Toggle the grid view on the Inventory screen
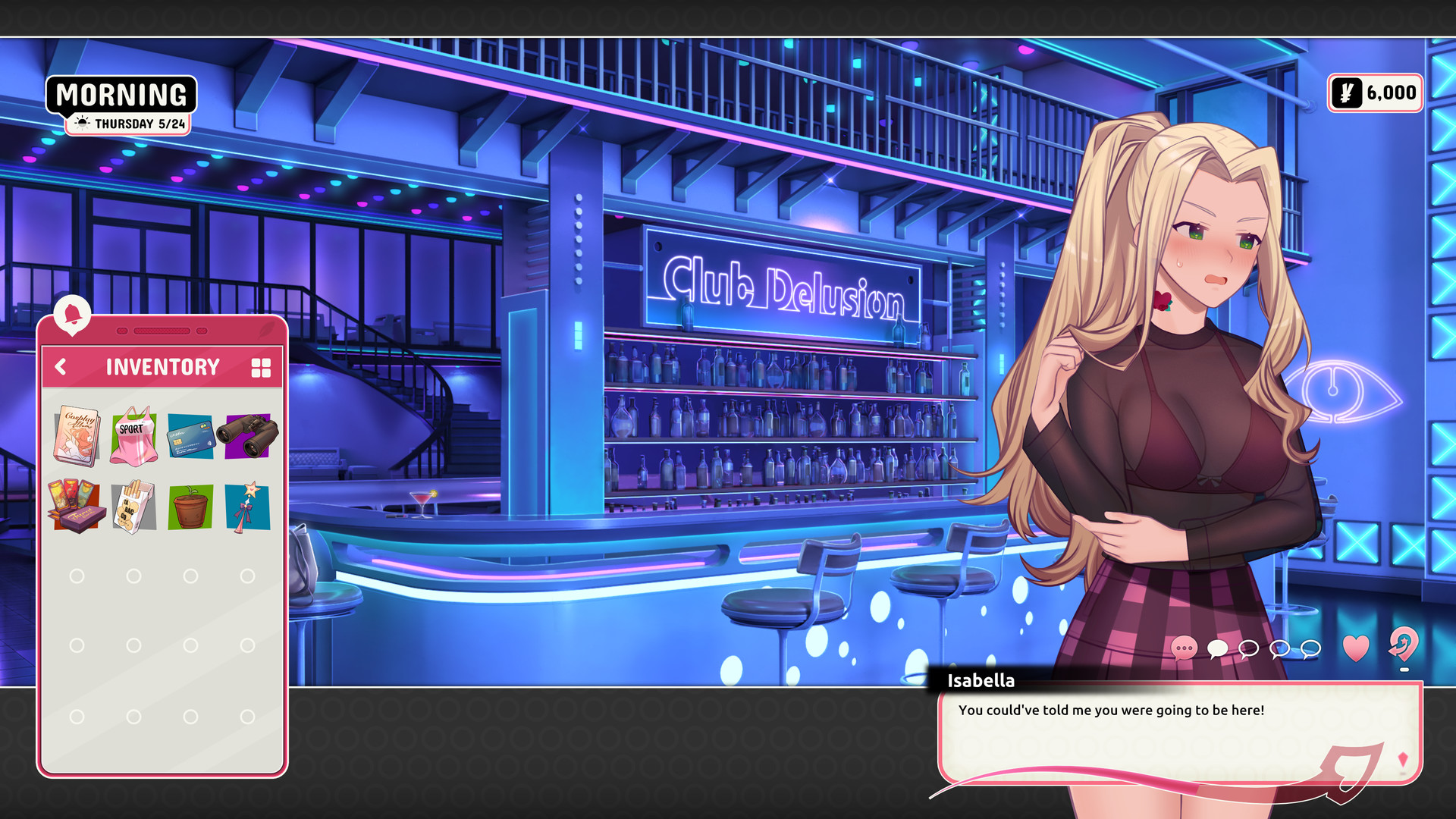Image resolution: width=1456 pixels, height=819 pixels. point(261,367)
